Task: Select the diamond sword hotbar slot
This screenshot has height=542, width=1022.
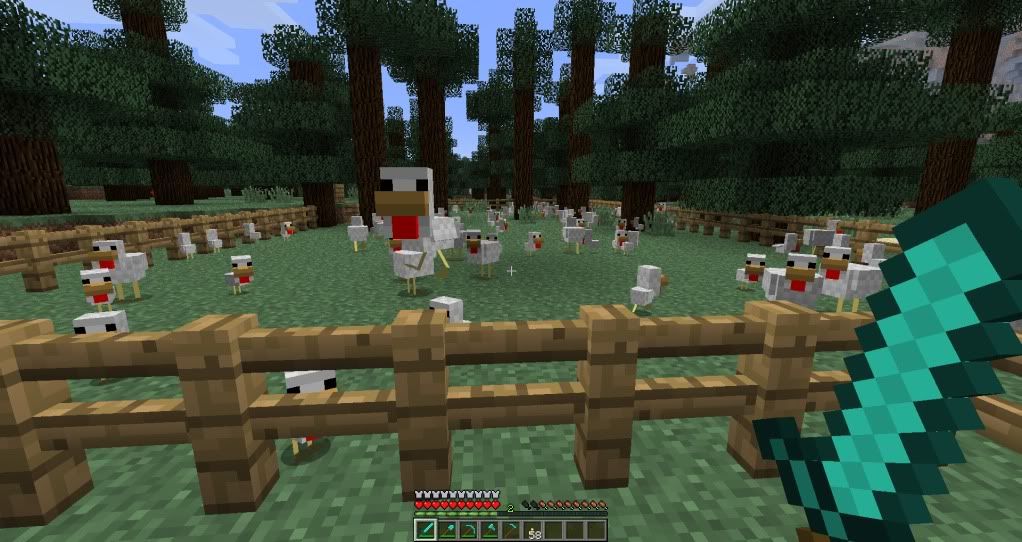Action: (x=426, y=530)
